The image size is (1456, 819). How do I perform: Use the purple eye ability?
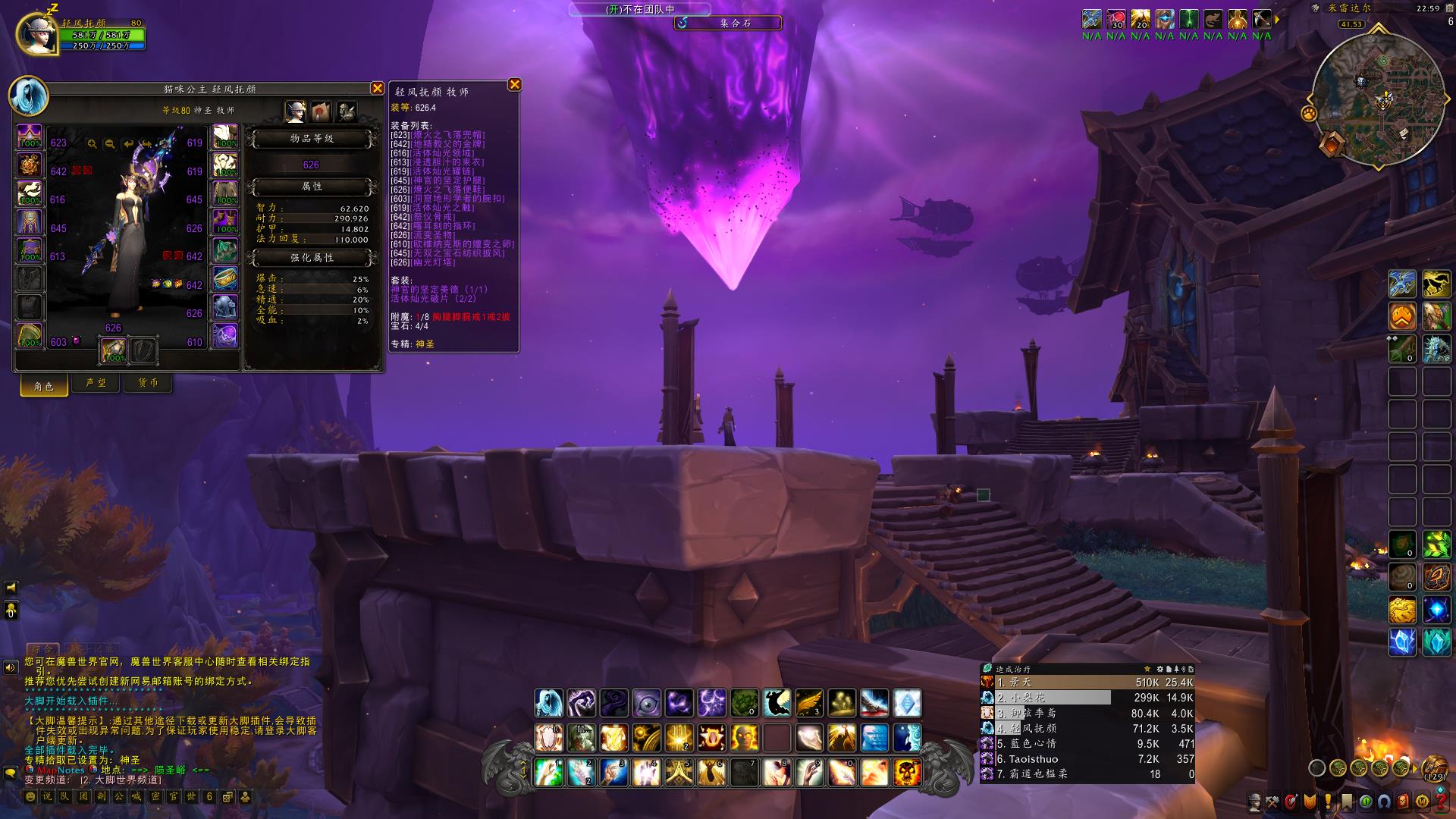(647, 703)
